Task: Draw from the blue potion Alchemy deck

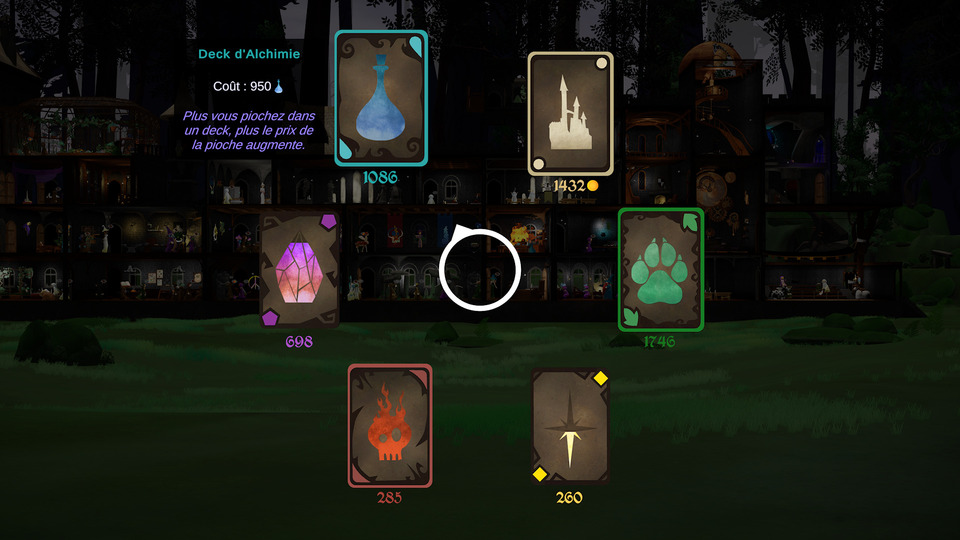Action: (380, 97)
